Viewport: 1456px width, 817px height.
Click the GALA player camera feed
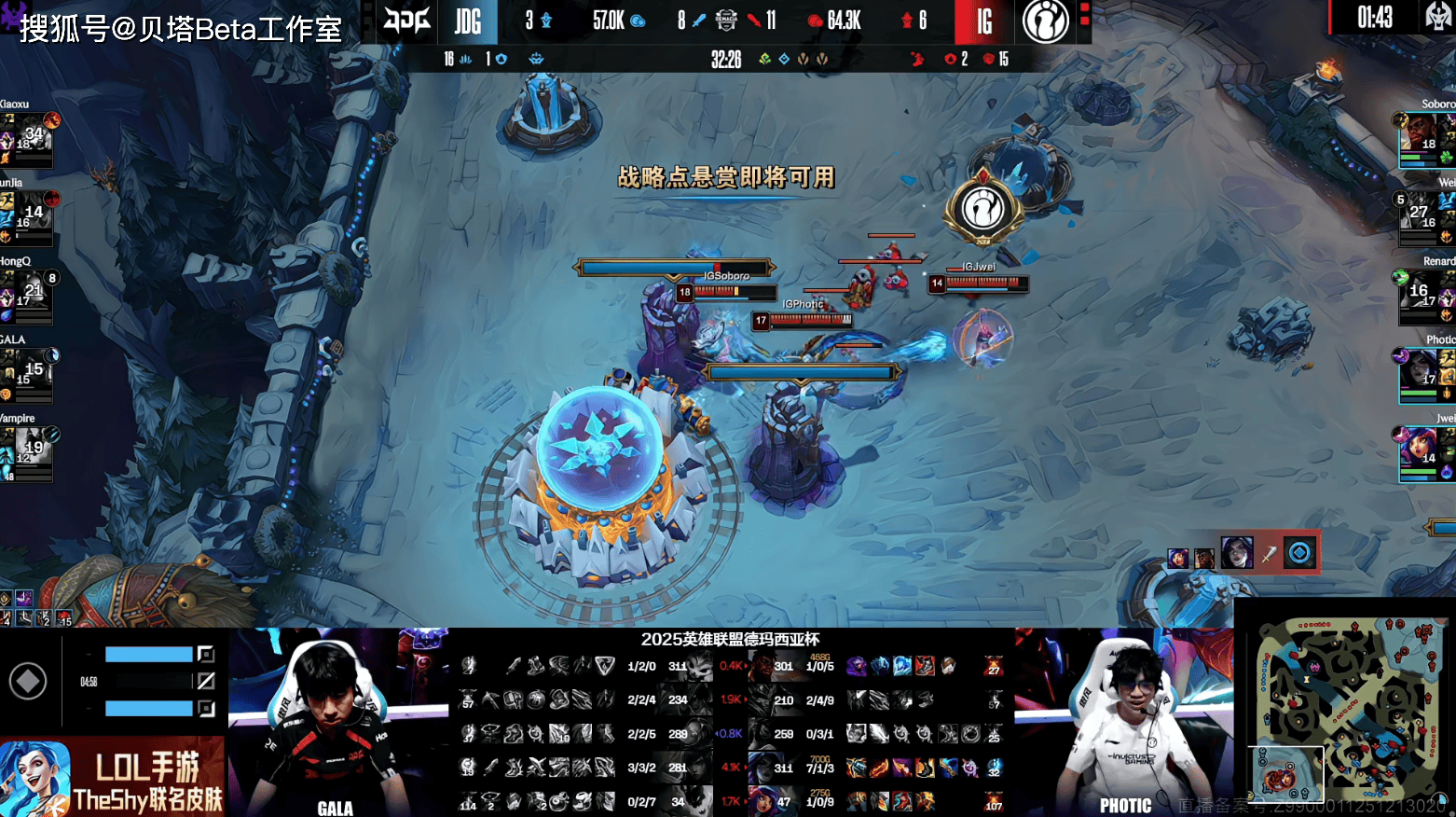[336, 723]
